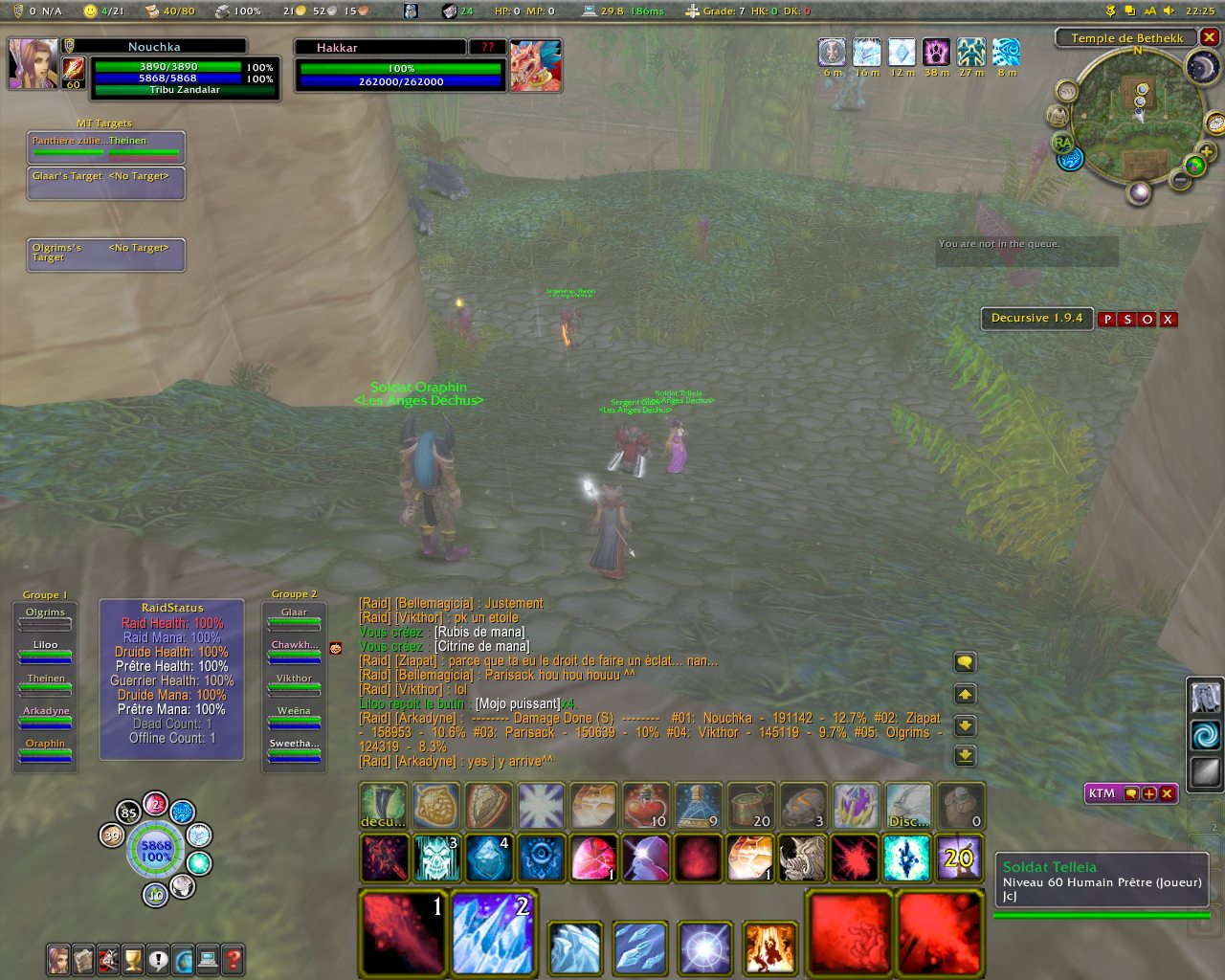
Task: Zoom out the minimap with minus button
Action: click(1181, 179)
